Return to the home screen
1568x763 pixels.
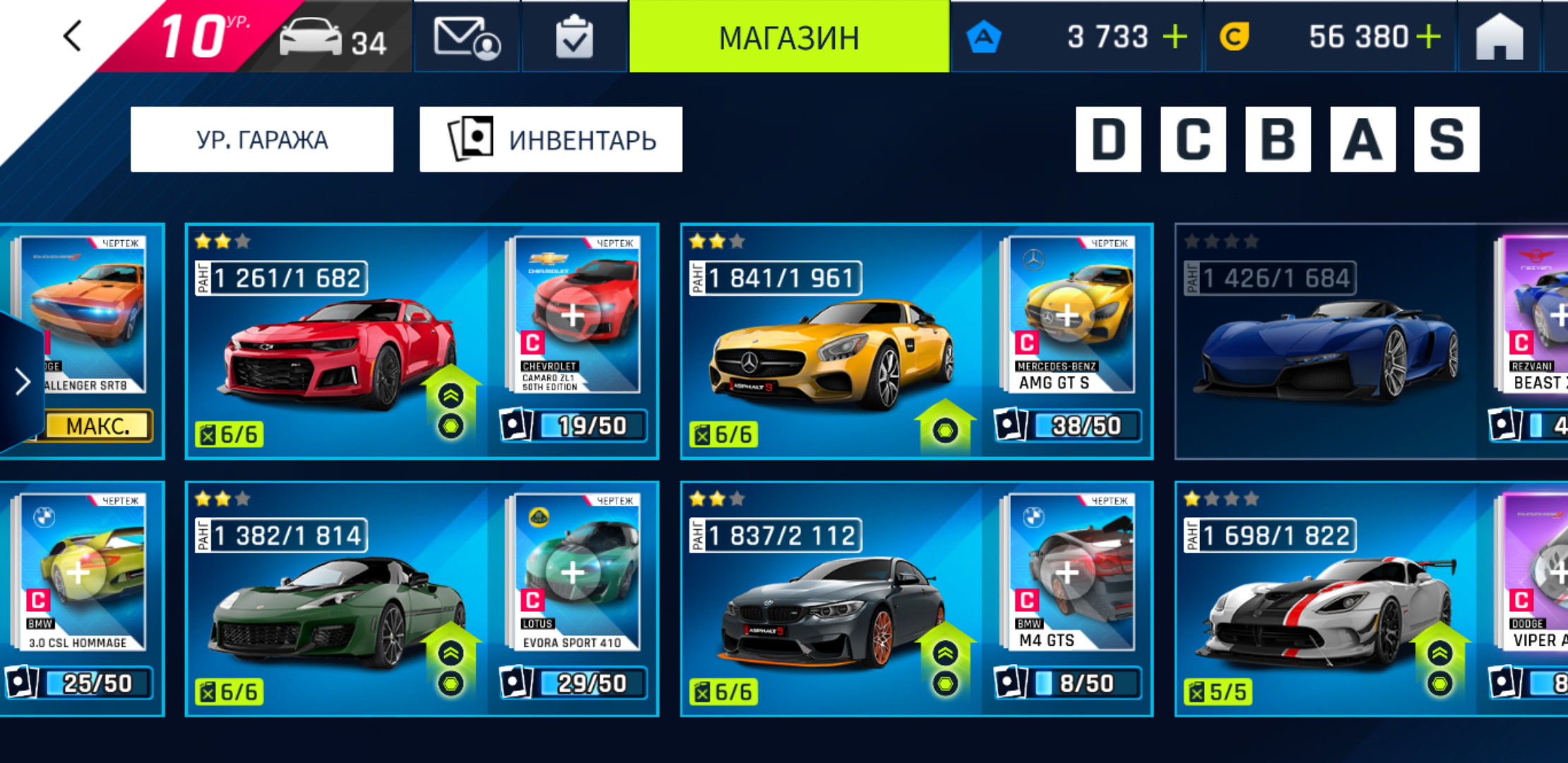point(1499,37)
